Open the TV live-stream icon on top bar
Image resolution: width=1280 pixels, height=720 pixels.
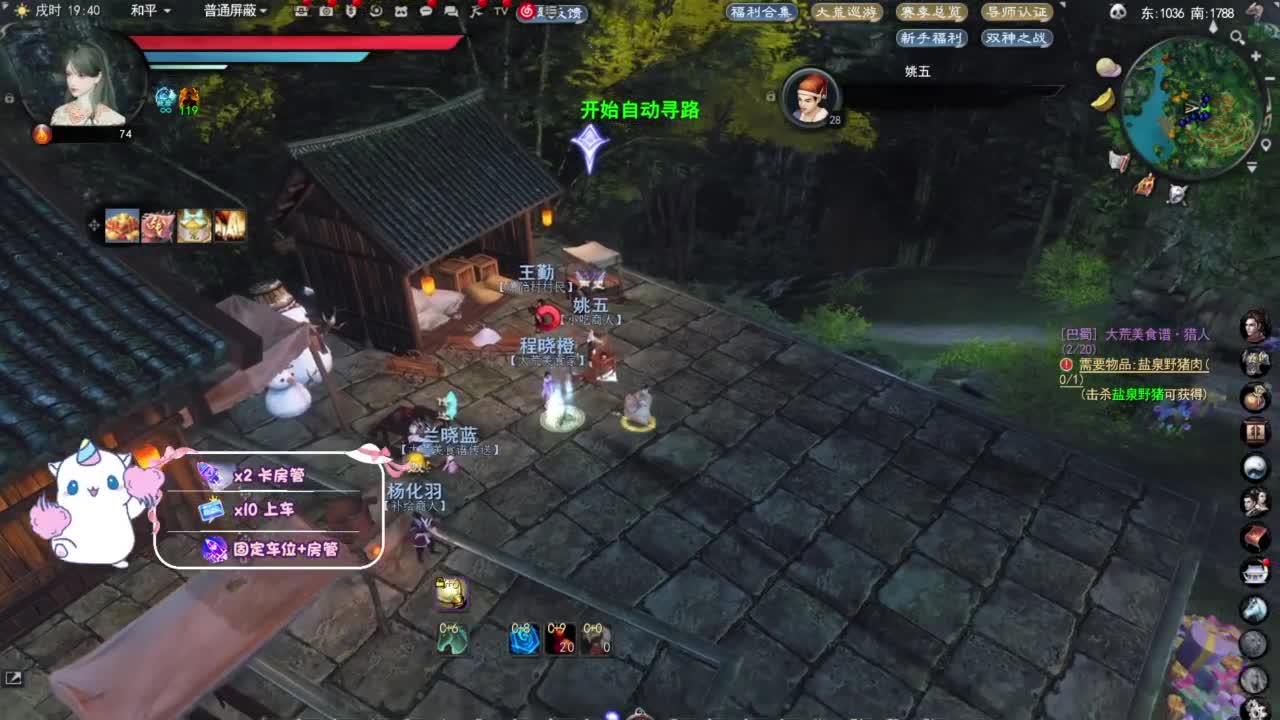pyautogui.click(x=499, y=13)
